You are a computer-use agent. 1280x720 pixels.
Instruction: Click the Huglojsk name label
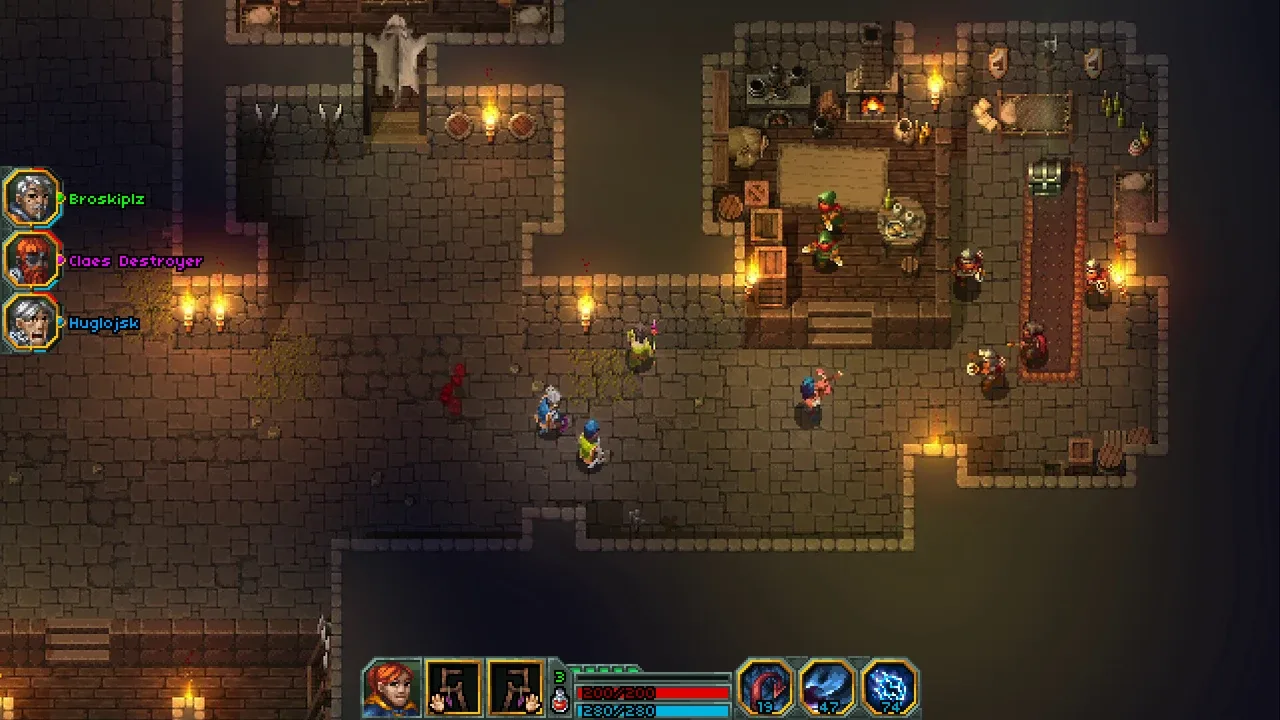[105, 322]
